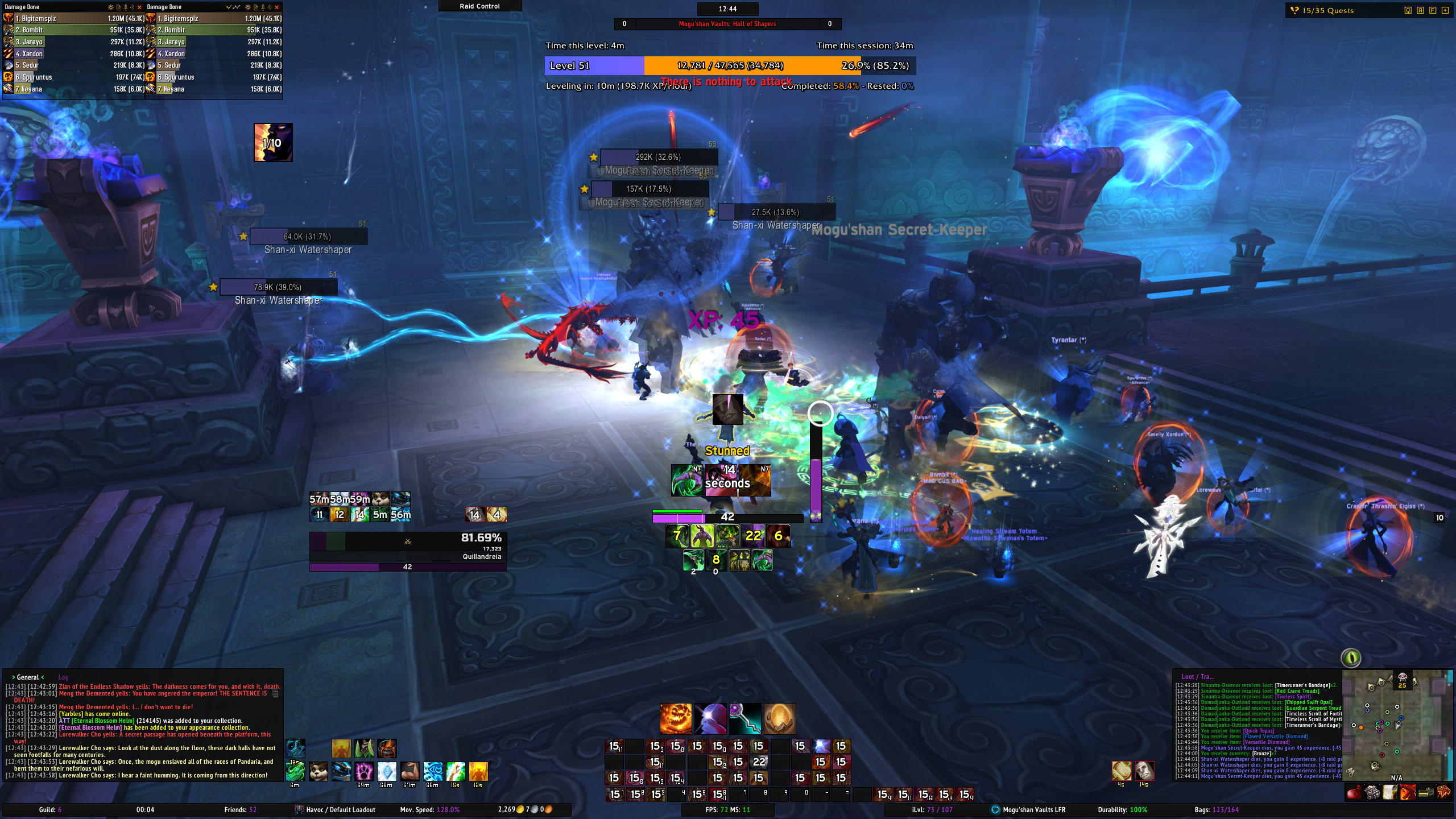This screenshot has height=819, width=1456.
Task: Open bags via the Bags 123/164 text
Action: coord(1216,809)
